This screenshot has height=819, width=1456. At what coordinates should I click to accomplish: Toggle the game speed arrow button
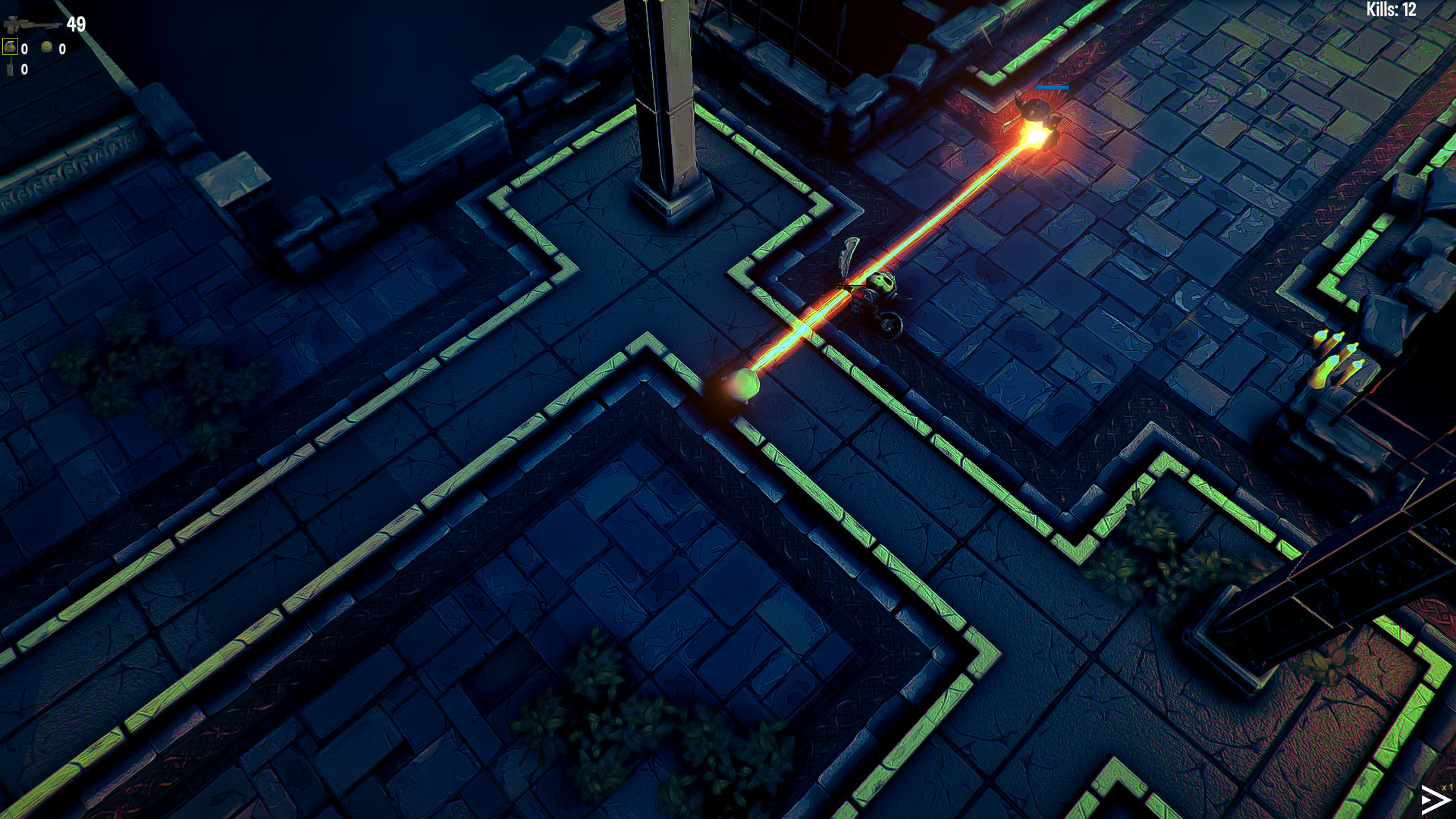click(x=1434, y=800)
